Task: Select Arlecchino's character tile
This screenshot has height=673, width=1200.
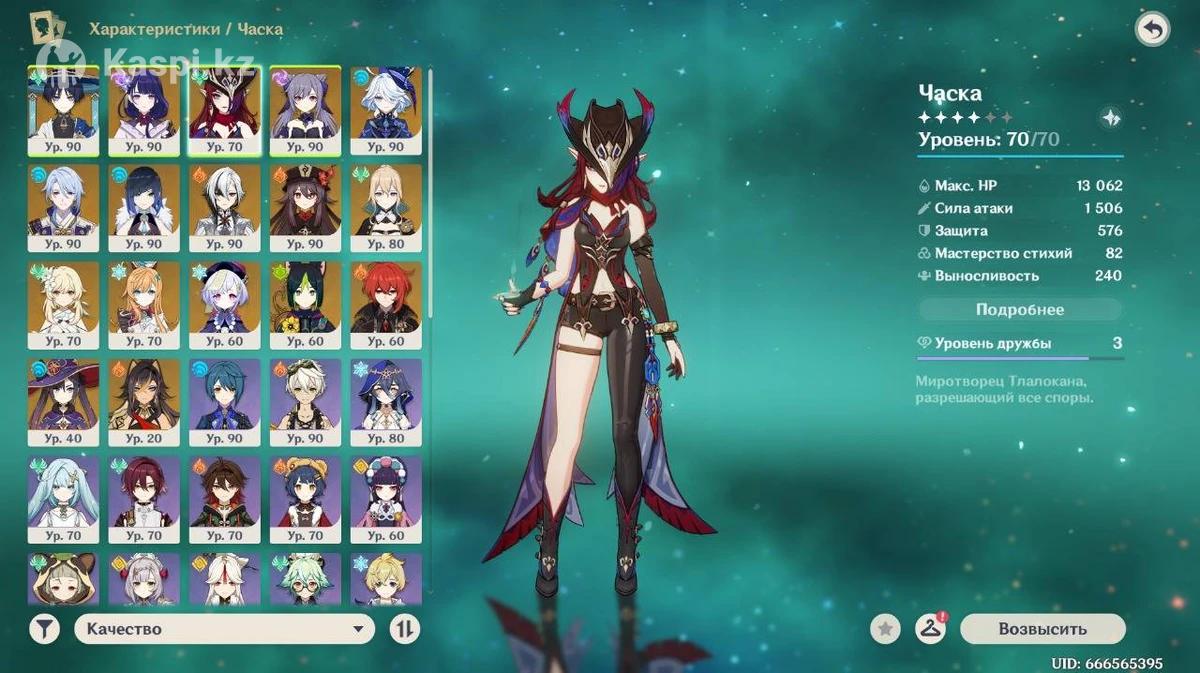Action: [x=225, y=207]
